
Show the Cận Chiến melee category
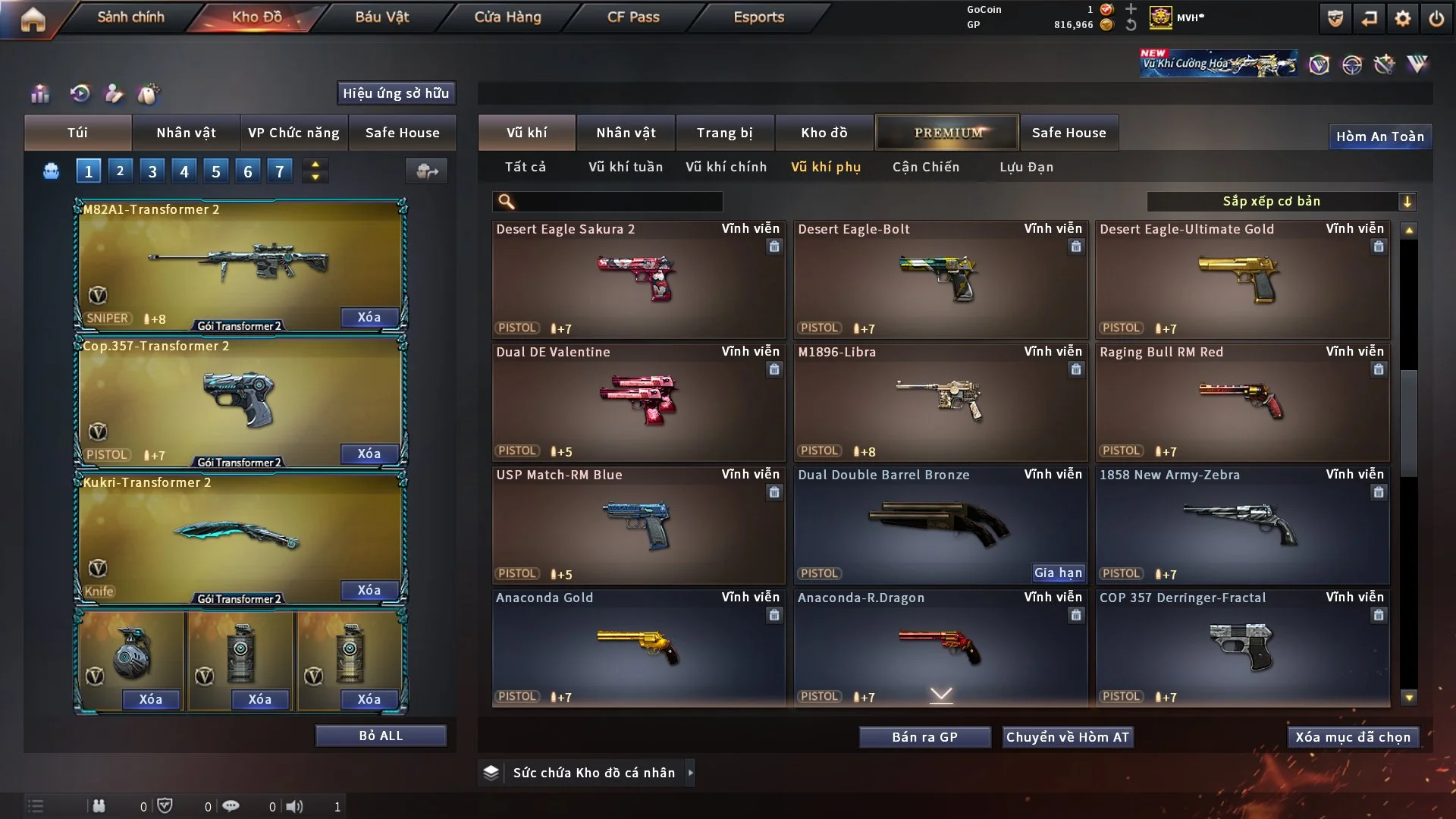(925, 167)
